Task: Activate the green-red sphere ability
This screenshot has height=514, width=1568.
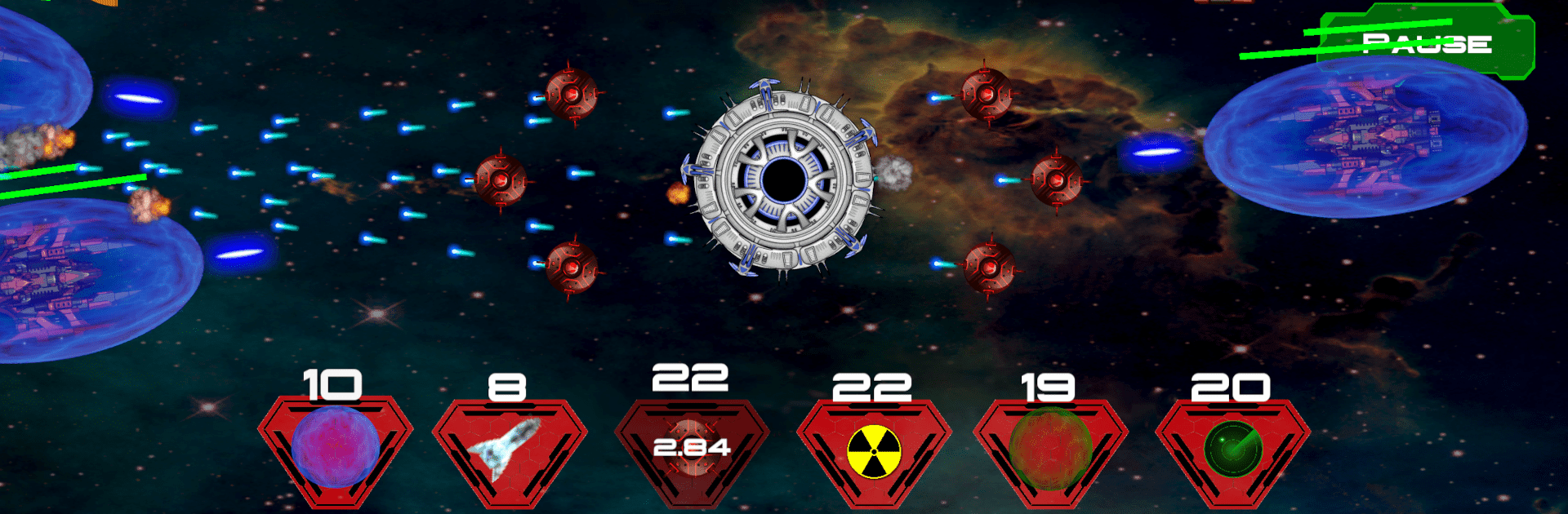Action: pyautogui.click(x=1050, y=450)
